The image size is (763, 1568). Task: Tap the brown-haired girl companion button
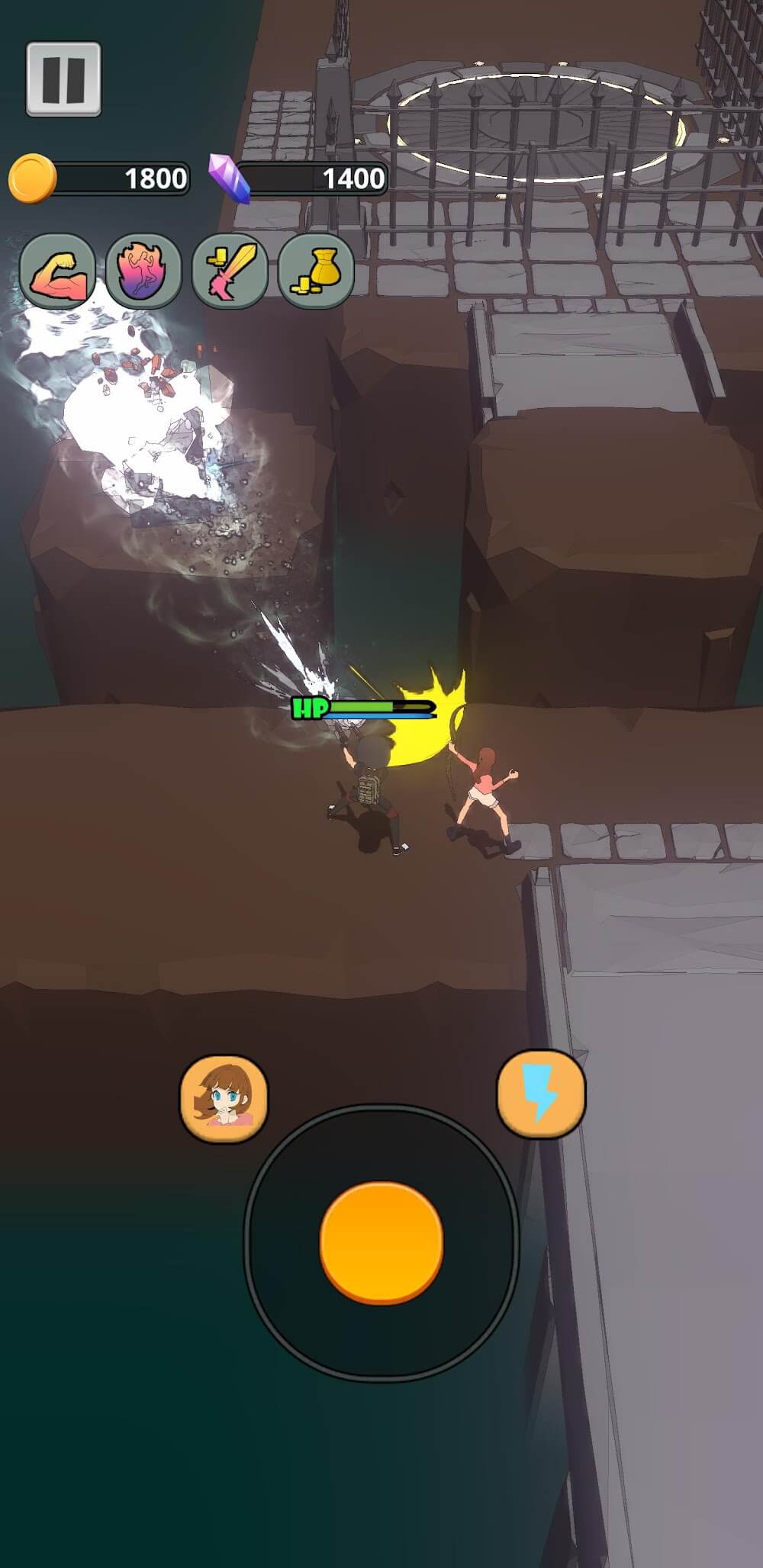[x=224, y=1097]
